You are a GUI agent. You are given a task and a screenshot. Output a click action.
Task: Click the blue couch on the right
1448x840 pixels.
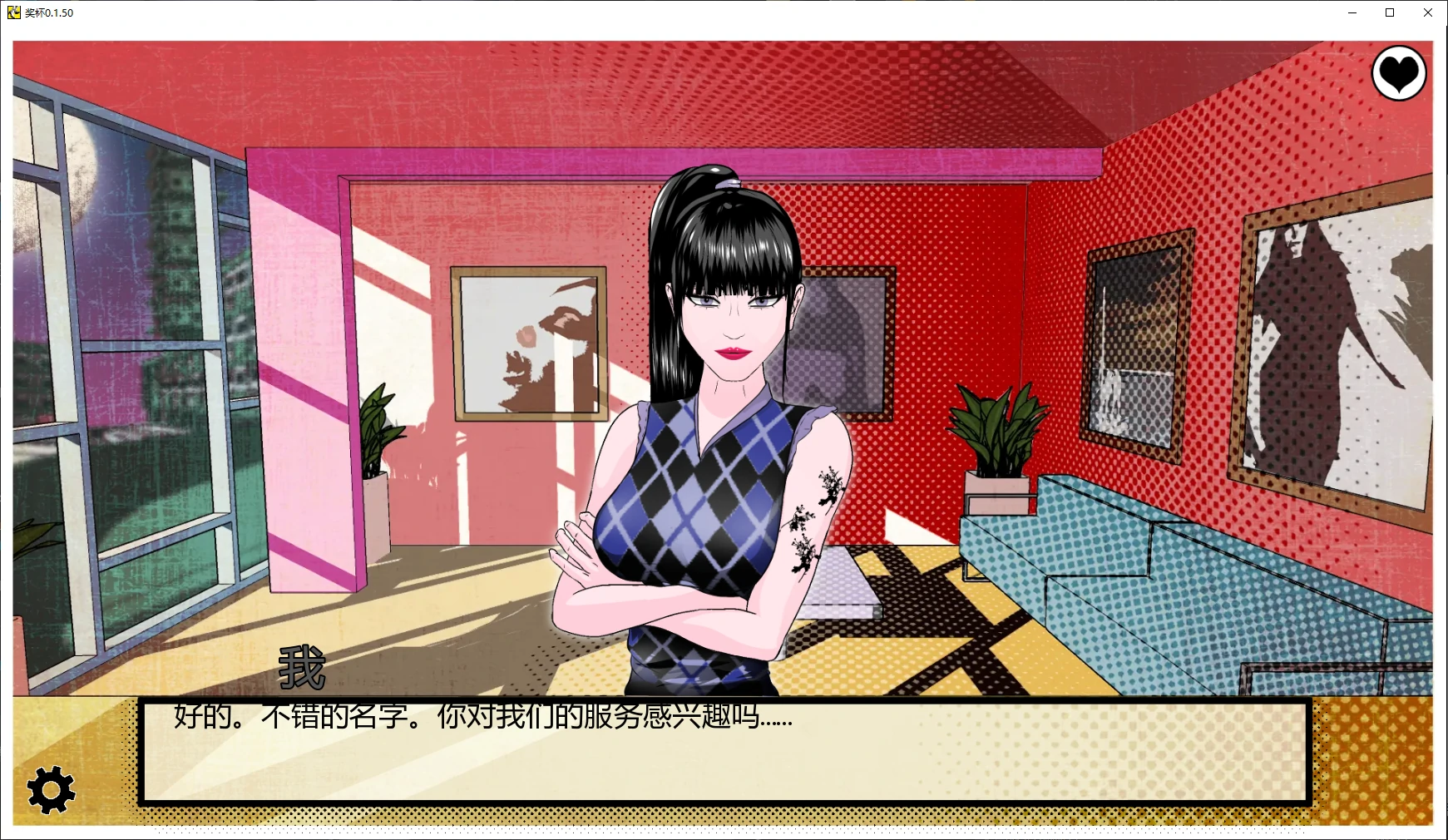point(1206,582)
